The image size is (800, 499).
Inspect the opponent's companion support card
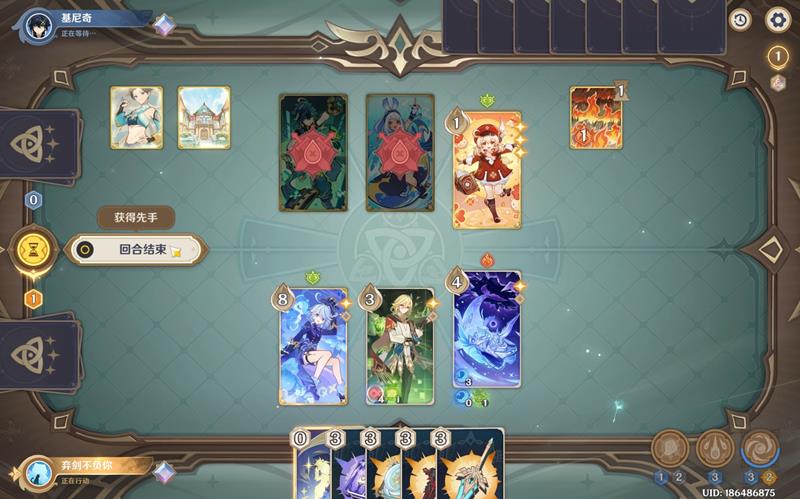(136, 118)
